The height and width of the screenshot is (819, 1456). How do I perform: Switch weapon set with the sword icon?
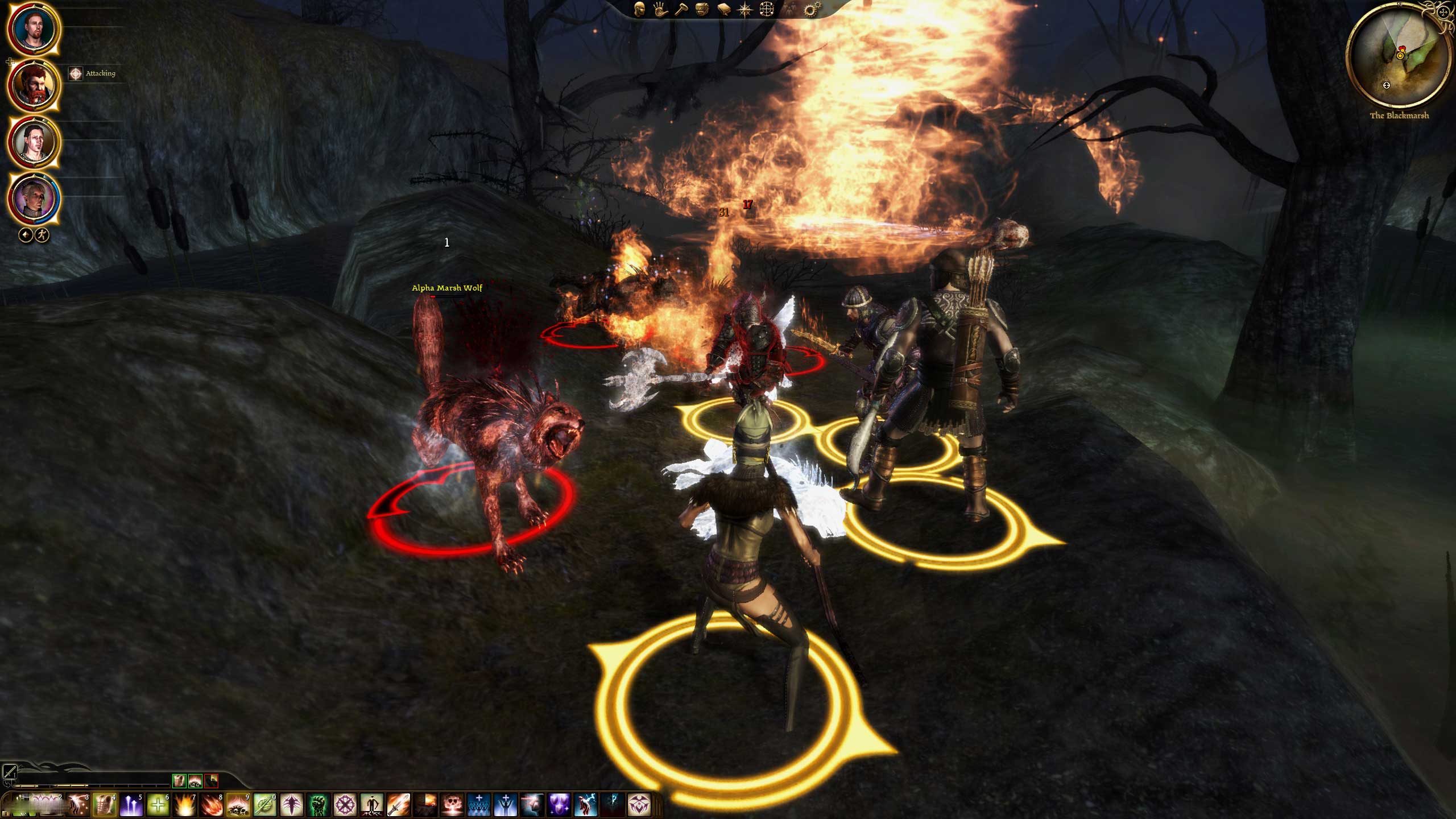[x=10, y=772]
